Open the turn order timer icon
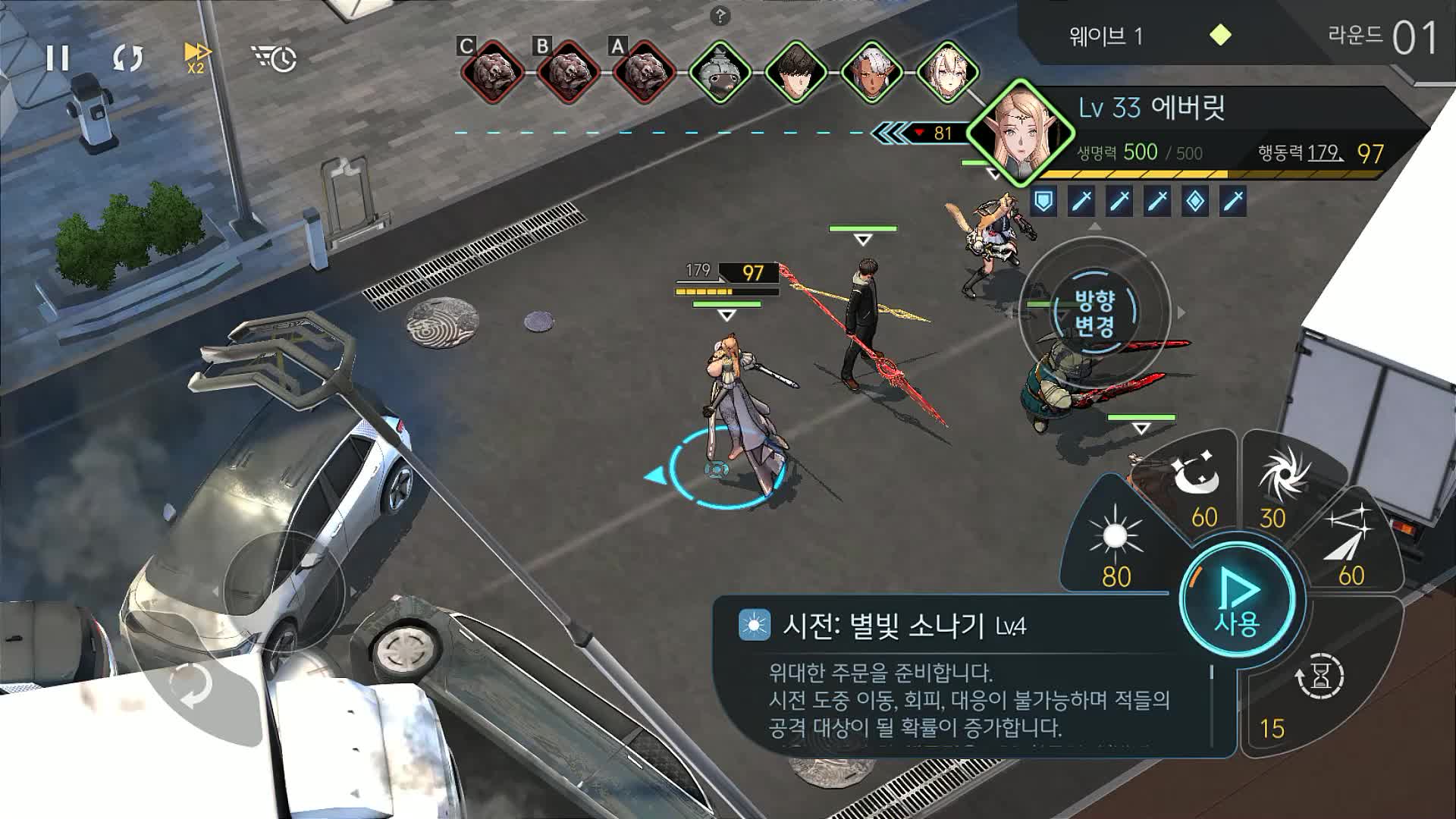Screen dimensions: 1456x819 (274, 58)
